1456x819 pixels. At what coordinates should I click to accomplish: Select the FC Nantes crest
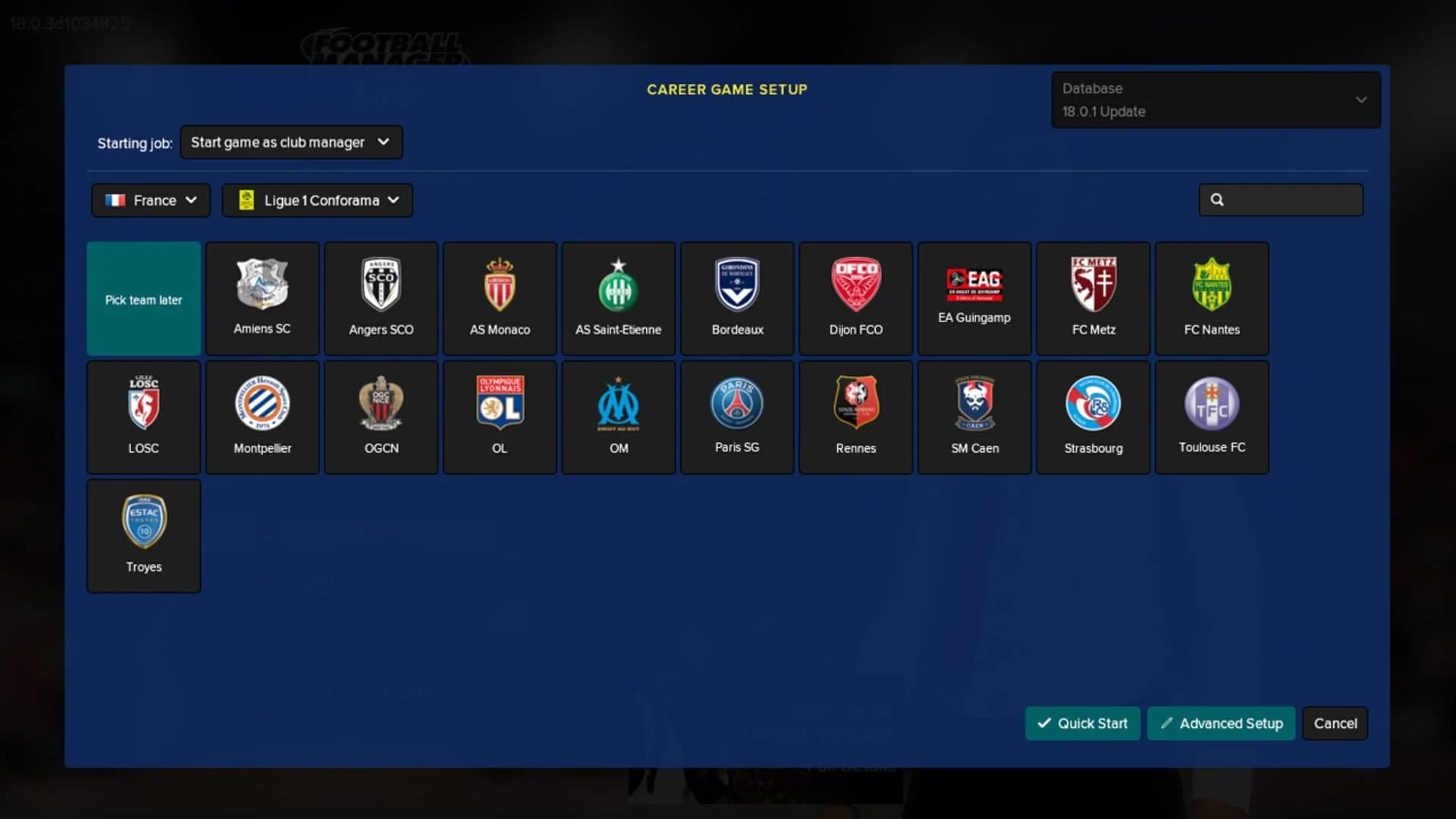1212,297
